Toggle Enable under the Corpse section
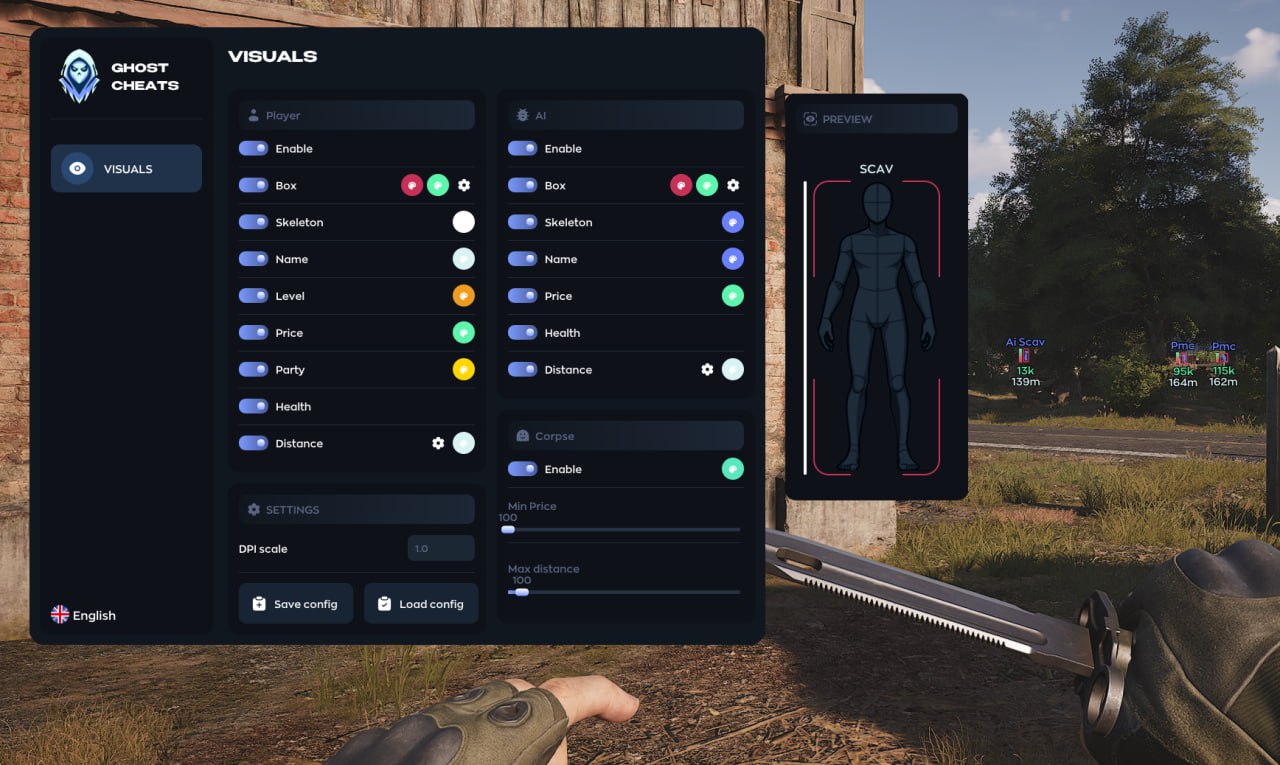Image resolution: width=1280 pixels, height=765 pixels. pos(521,469)
